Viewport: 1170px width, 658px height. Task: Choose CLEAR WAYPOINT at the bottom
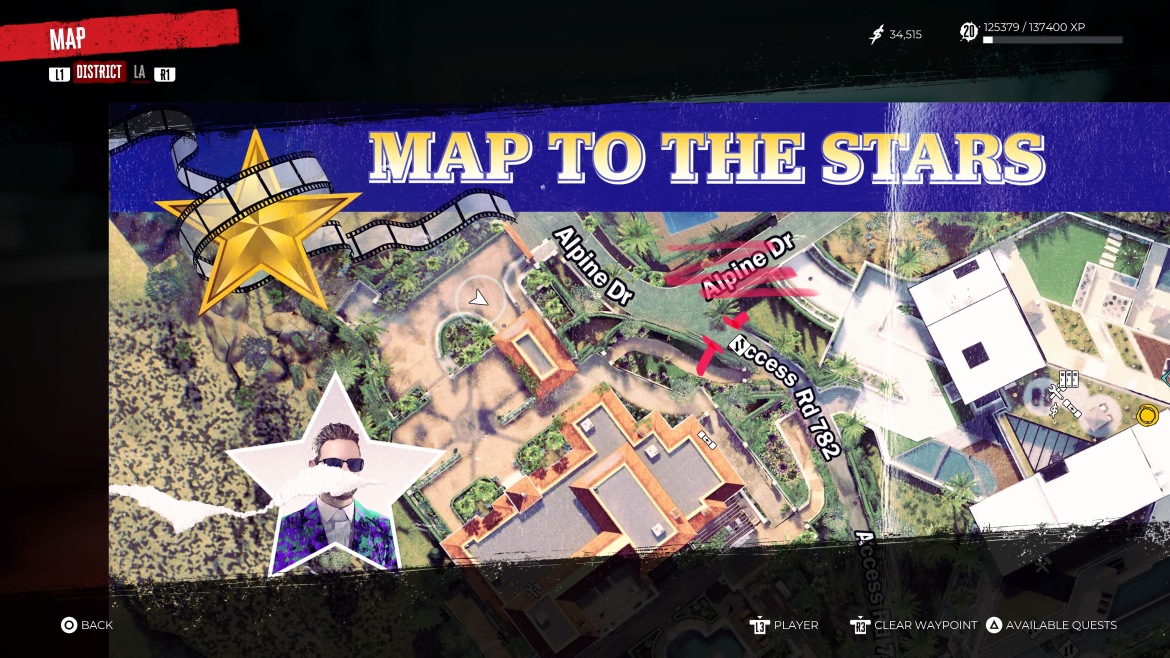click(914, 625)
